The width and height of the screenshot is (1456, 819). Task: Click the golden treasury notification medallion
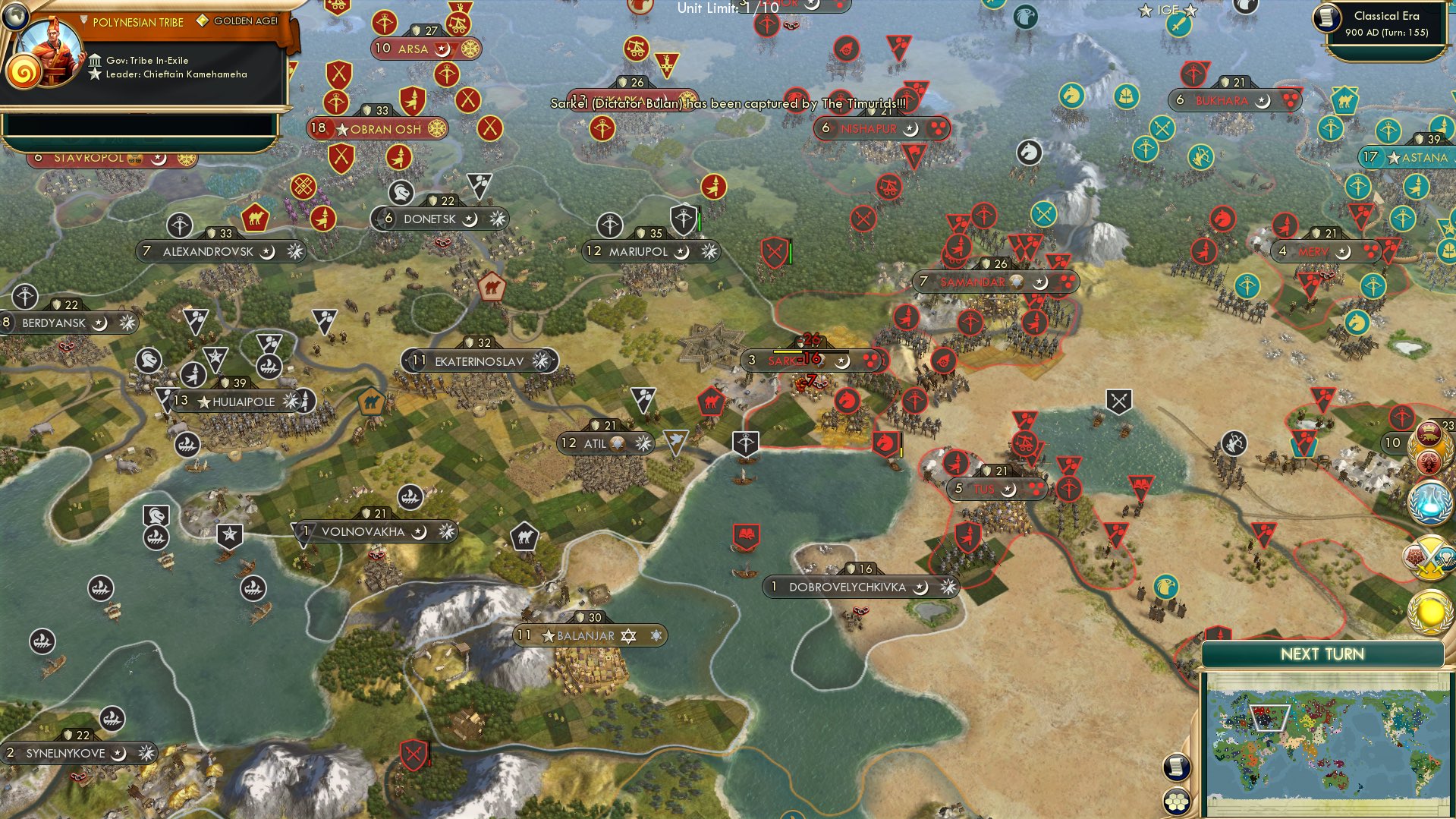(x=1429, y=613)
